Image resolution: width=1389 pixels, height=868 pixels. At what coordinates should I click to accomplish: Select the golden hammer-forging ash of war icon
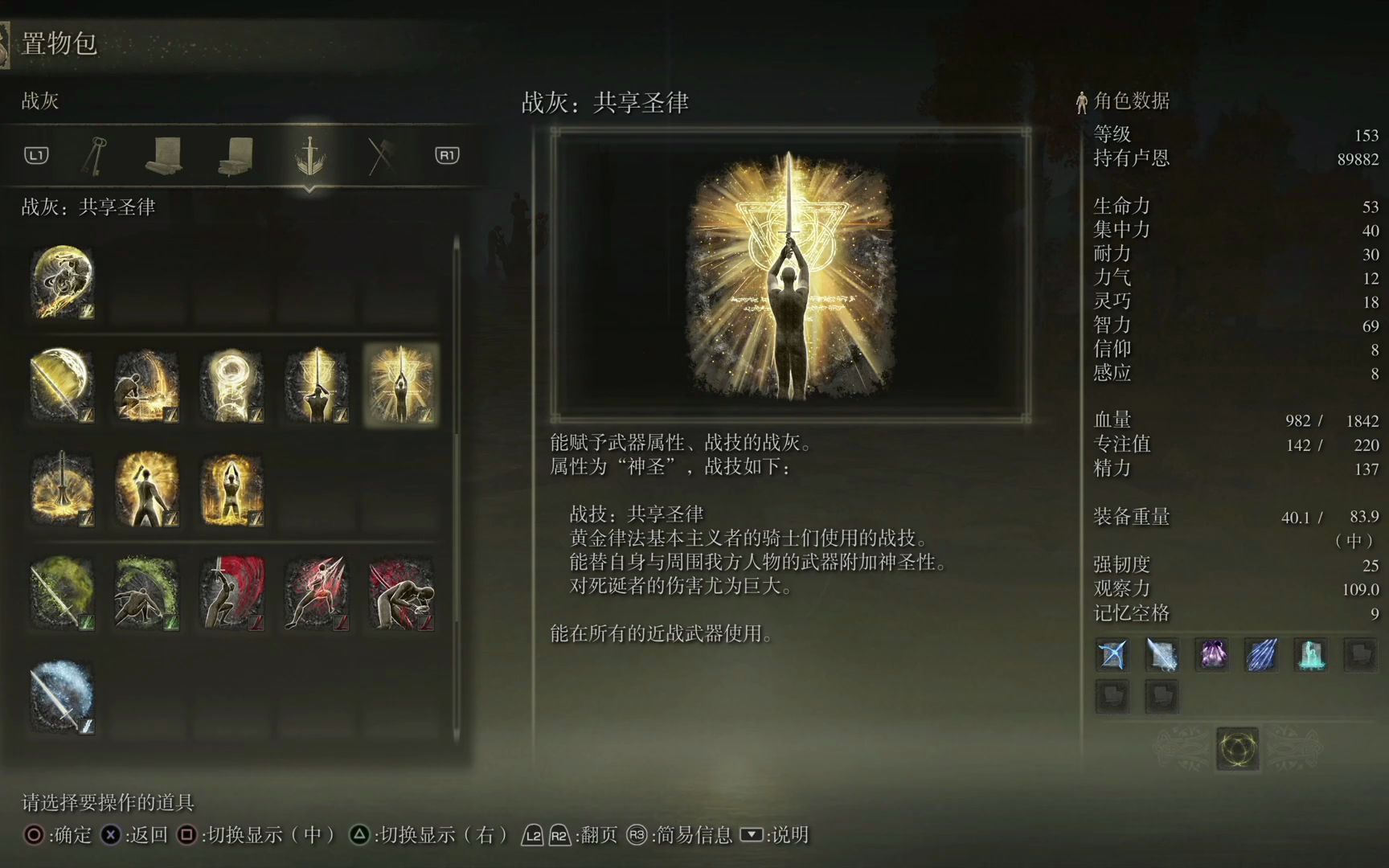[x=146, y=384]
